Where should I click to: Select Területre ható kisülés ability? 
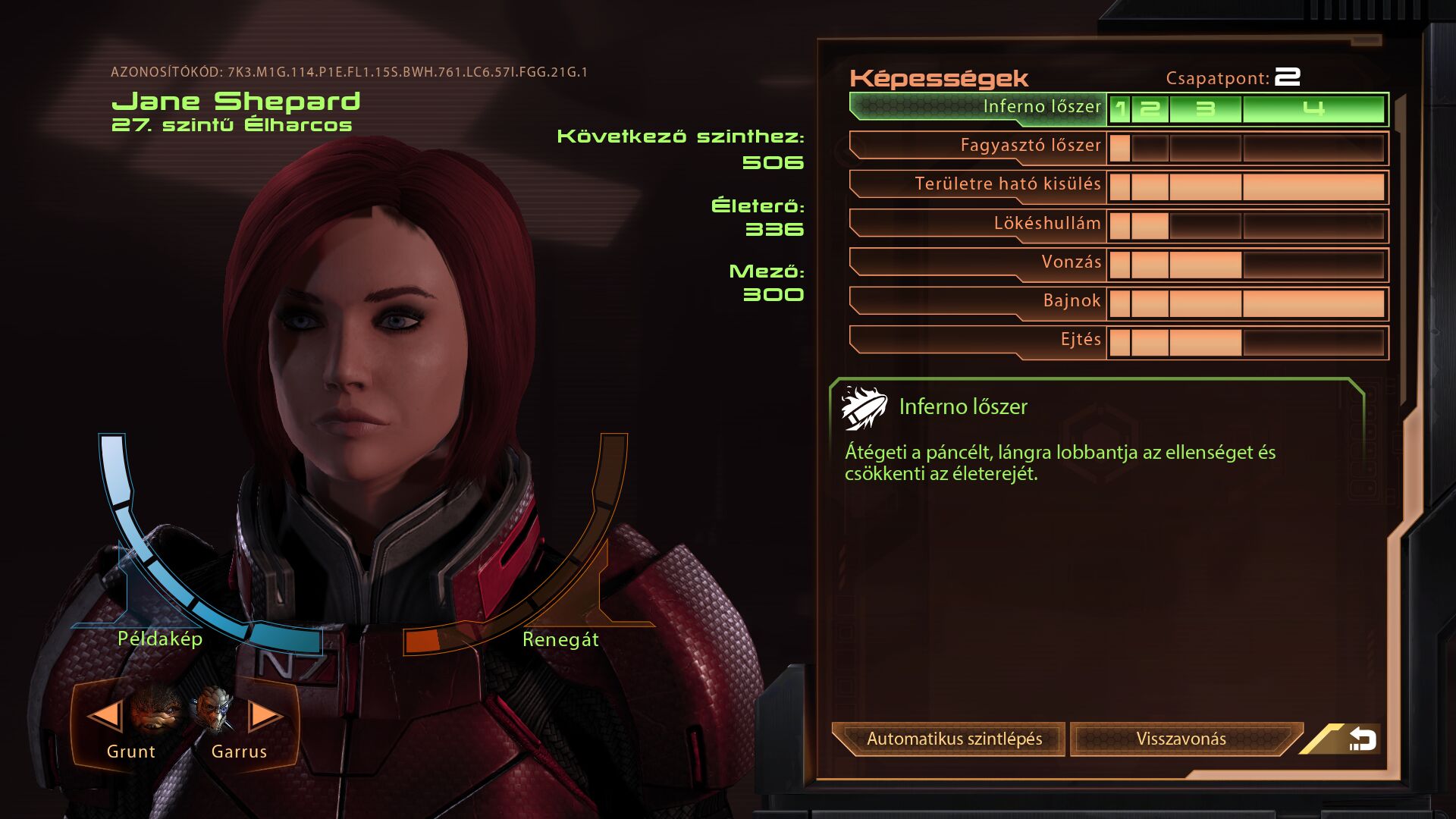978,184
